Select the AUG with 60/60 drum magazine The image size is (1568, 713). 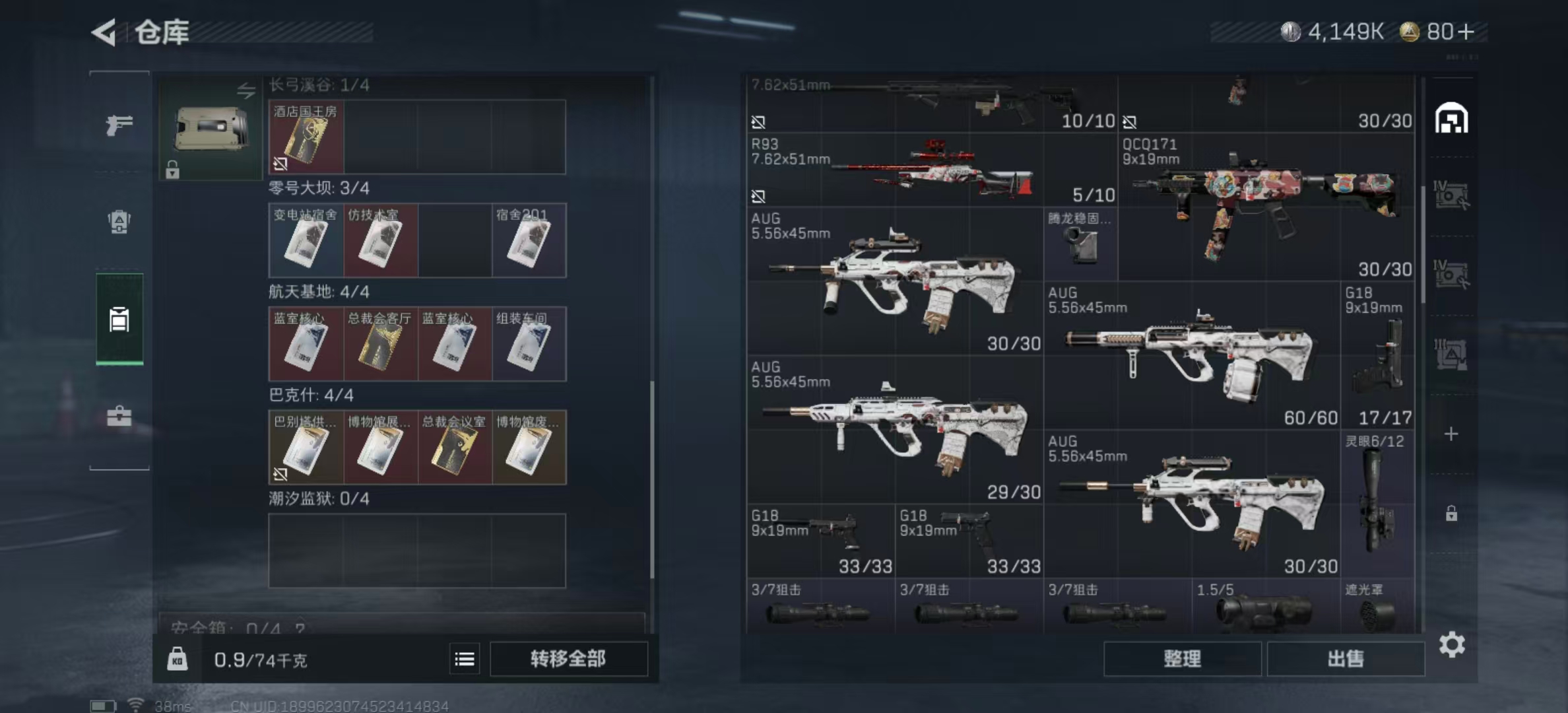[x=1192, y=356]
